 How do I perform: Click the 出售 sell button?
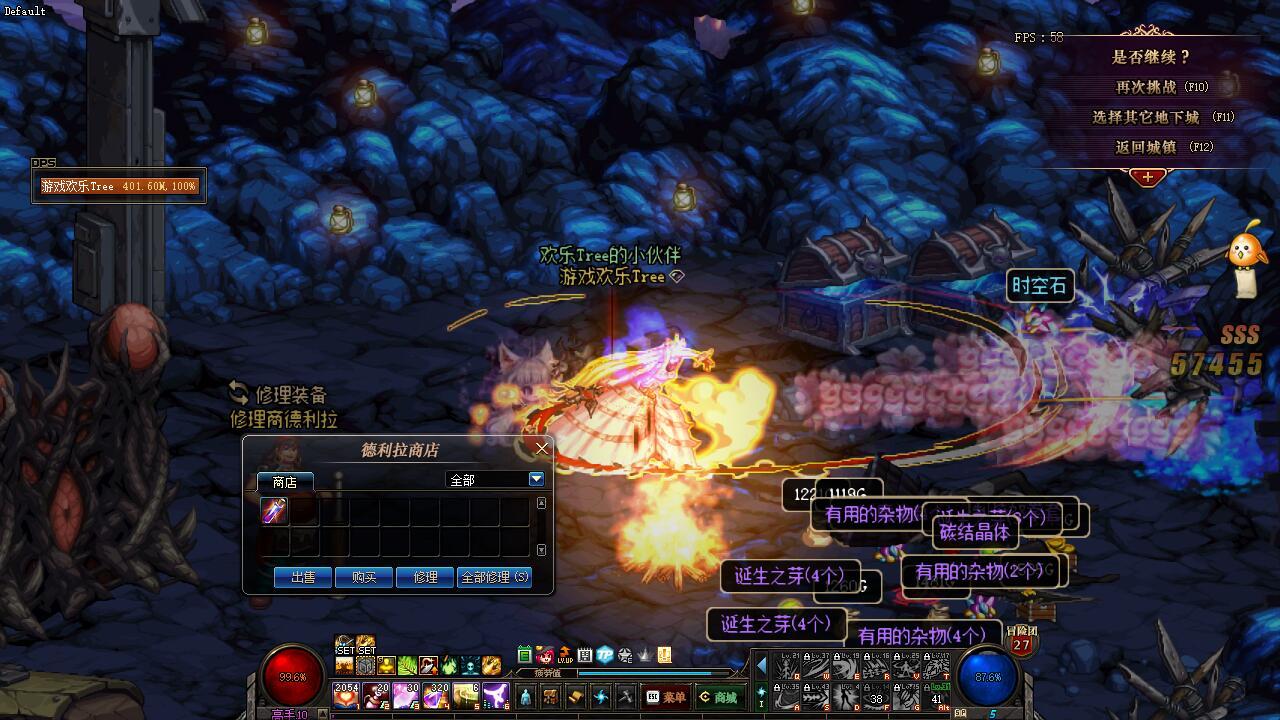[x=303, y=577]
